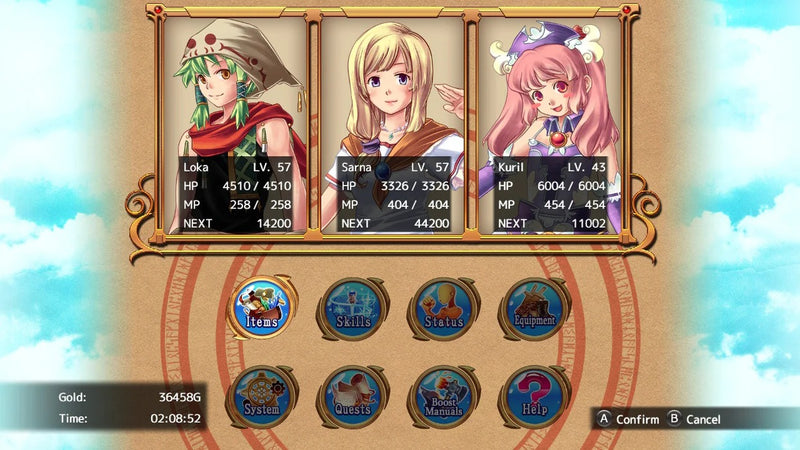This screenshot has width=800, height=450.
Task: View the Status screen
Action: coord(443,308)
